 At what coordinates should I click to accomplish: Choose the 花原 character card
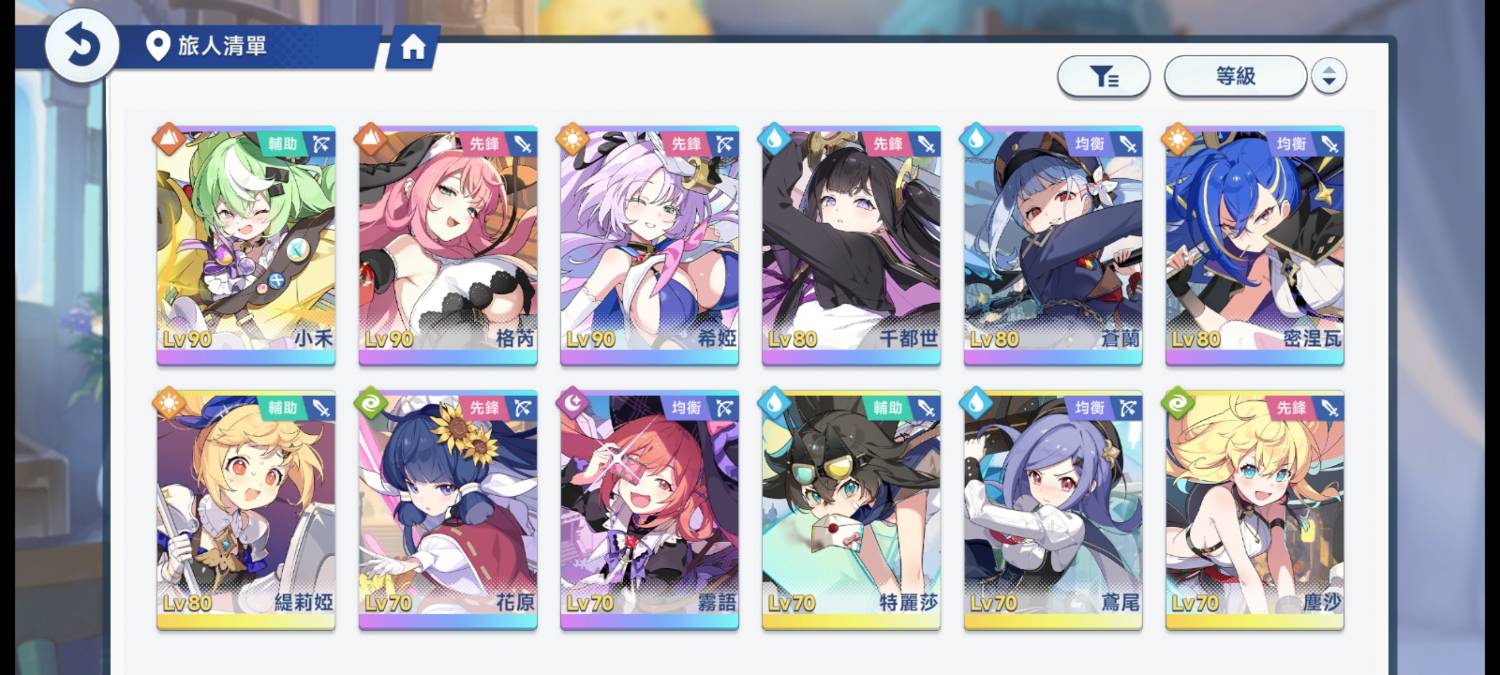click(x=448, y=509)
